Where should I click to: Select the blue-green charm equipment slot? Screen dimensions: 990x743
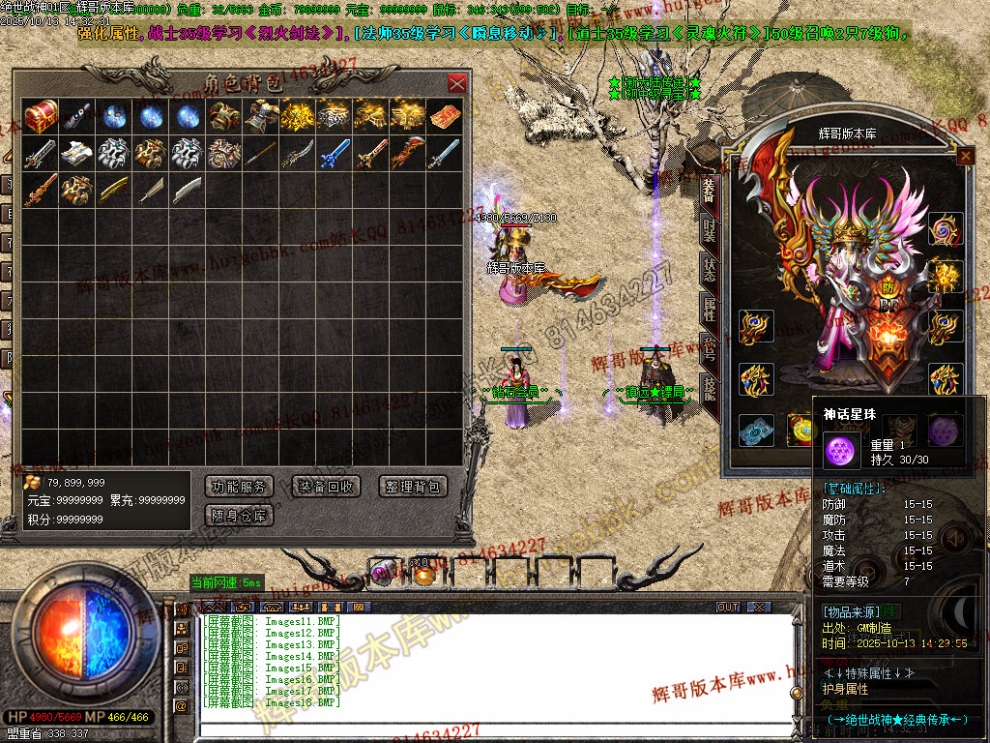pyautogui.click(x=756, y=430)
